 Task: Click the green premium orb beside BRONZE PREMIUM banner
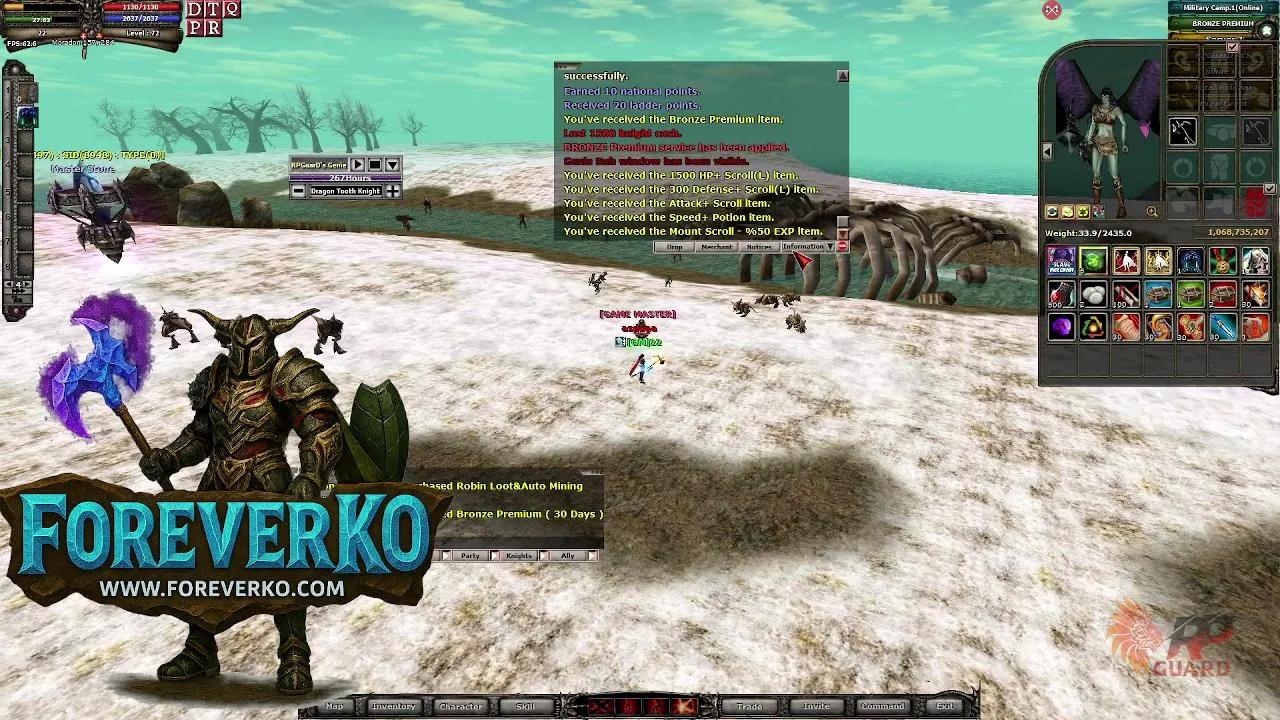pyautogui.click(x=1264, y=29)
